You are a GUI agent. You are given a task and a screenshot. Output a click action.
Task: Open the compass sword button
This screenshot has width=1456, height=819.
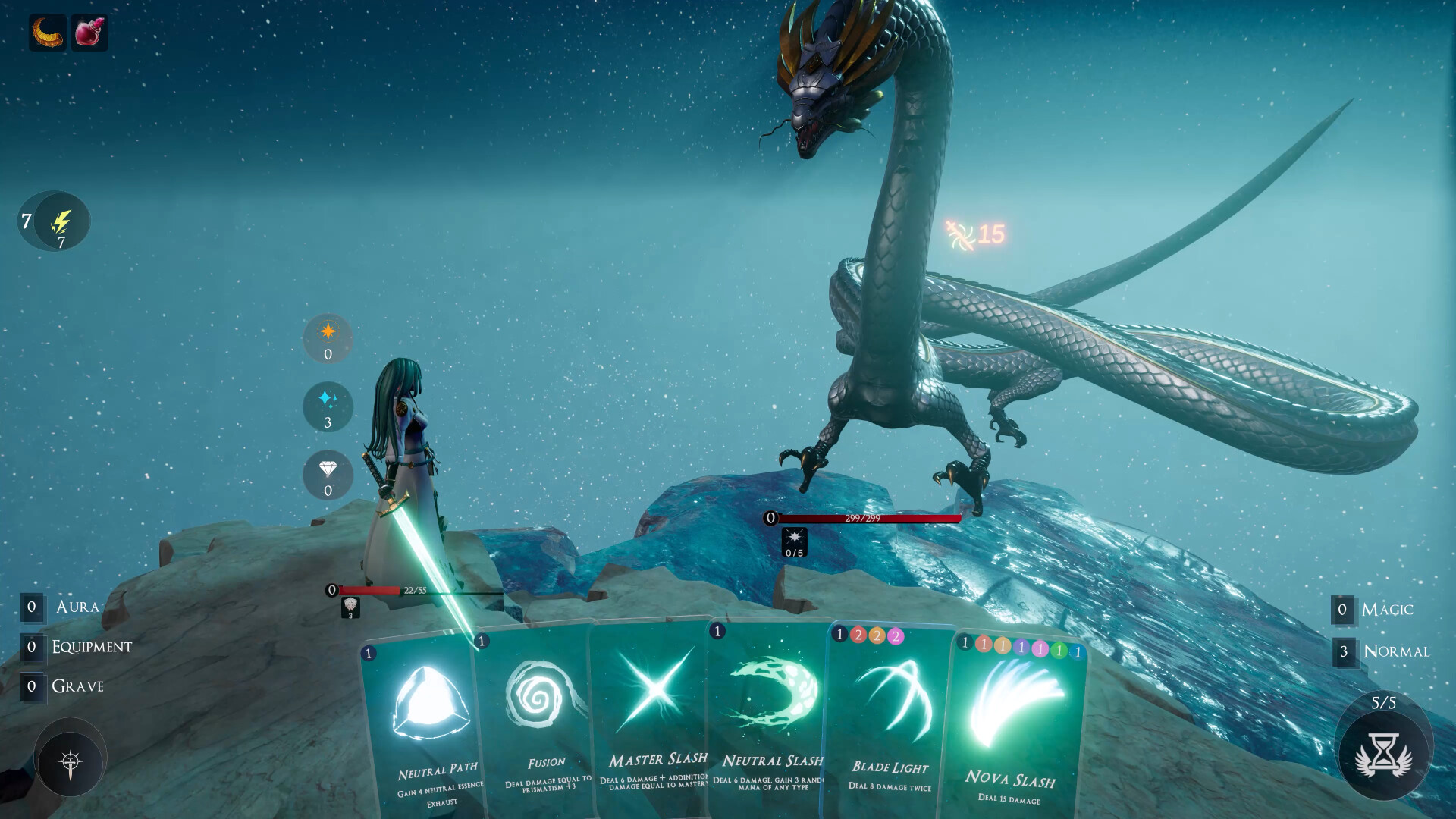click(70, 759)
